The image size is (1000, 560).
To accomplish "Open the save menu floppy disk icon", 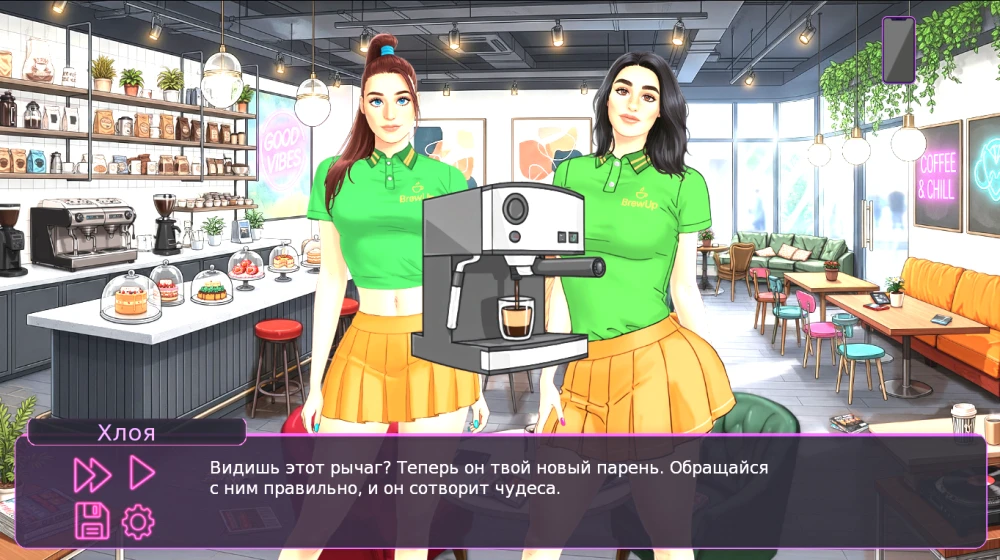I will pyautogui.click(x=92, y=520).
